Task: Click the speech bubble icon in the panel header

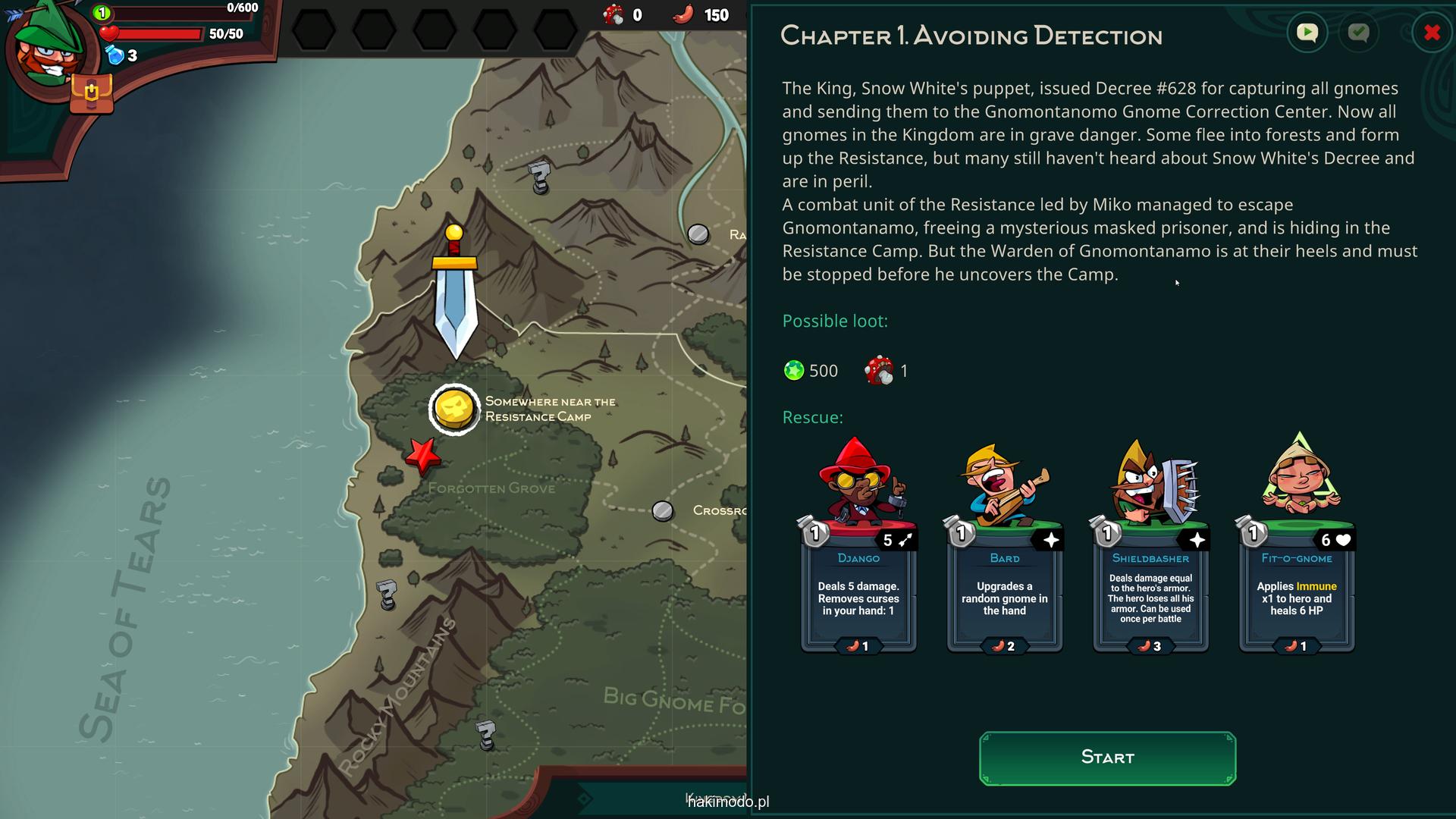Action: (x=1307, y=33)
